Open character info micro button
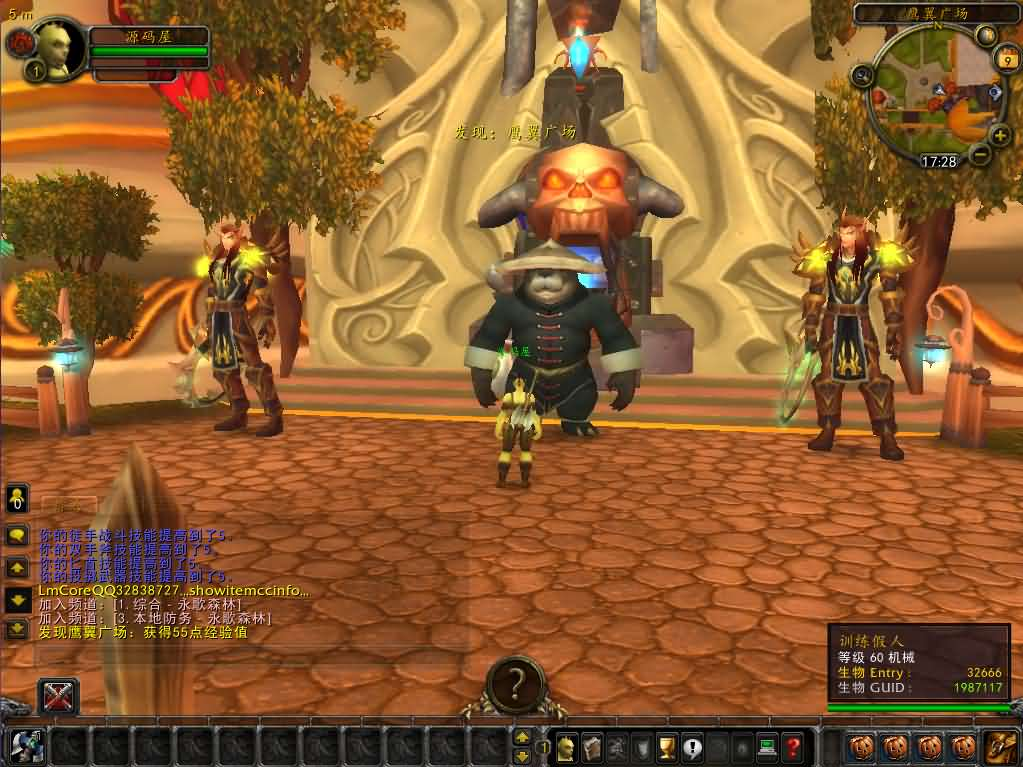The height and width of the screenshot is (767, 1023). [x=567, y=746]
